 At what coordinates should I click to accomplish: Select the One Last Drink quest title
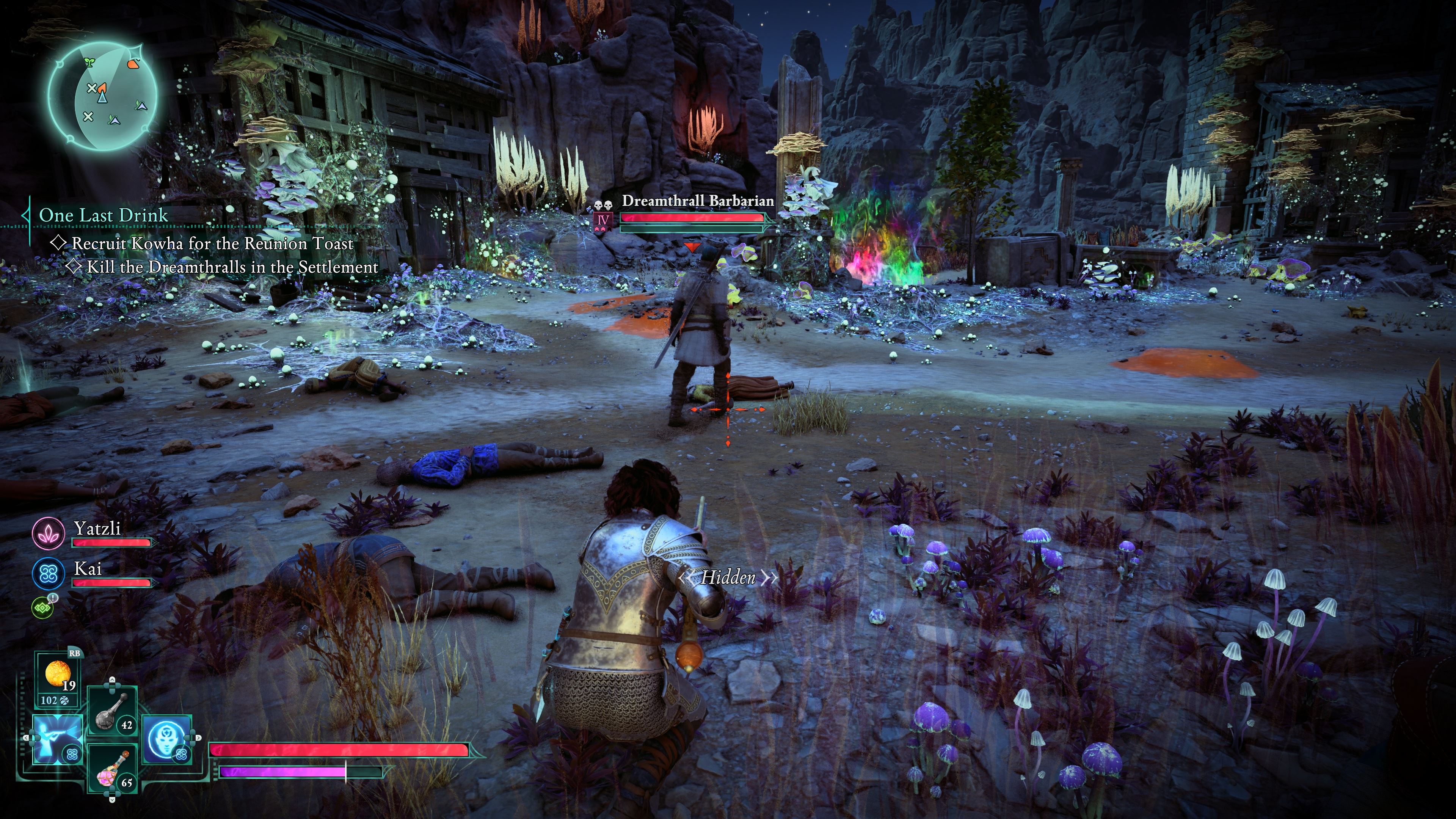(x=104, y=215)
